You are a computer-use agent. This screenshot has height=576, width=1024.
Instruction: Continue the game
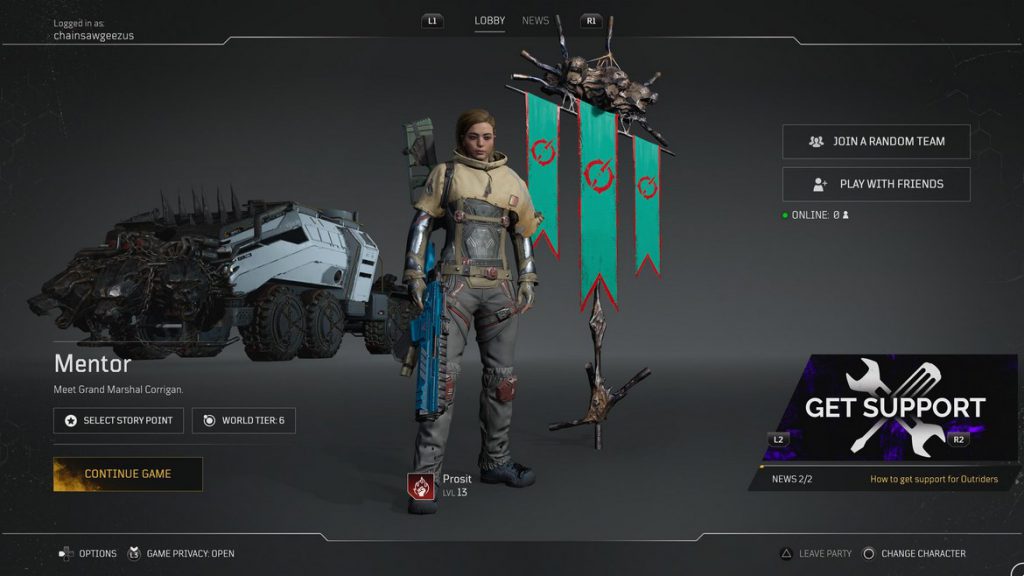[x=128, y=474]
